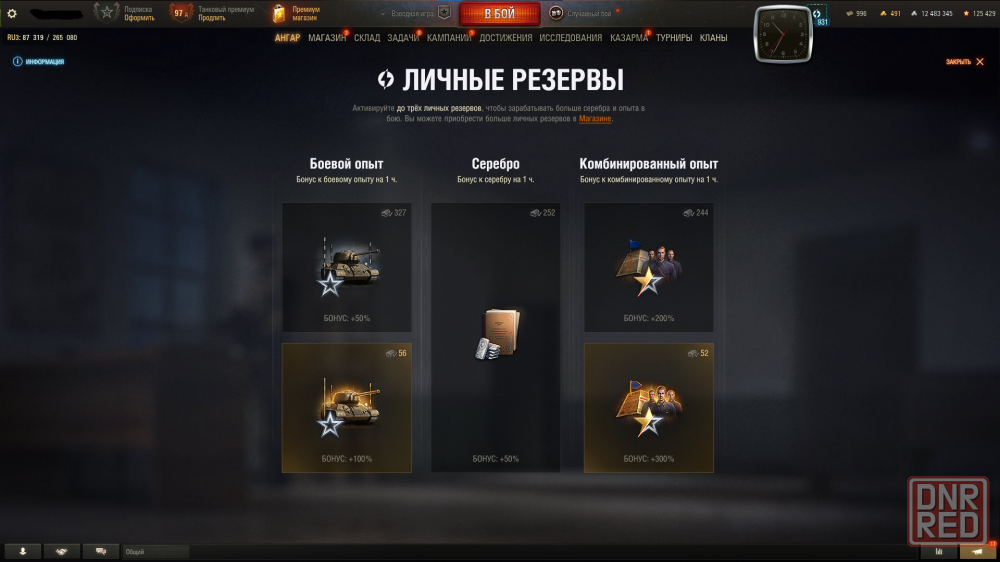The width and height of the screenshot is (1000, 562).
Task: Go to the СКЛАД tab
Action: pyautogui.click(x=367, y=38)
